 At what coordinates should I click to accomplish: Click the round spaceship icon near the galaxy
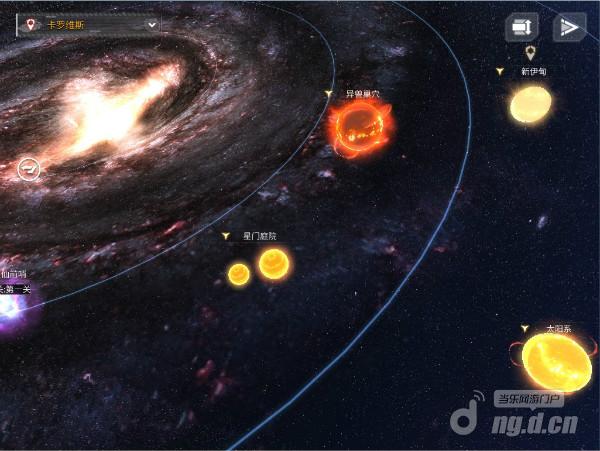point(30,169)
